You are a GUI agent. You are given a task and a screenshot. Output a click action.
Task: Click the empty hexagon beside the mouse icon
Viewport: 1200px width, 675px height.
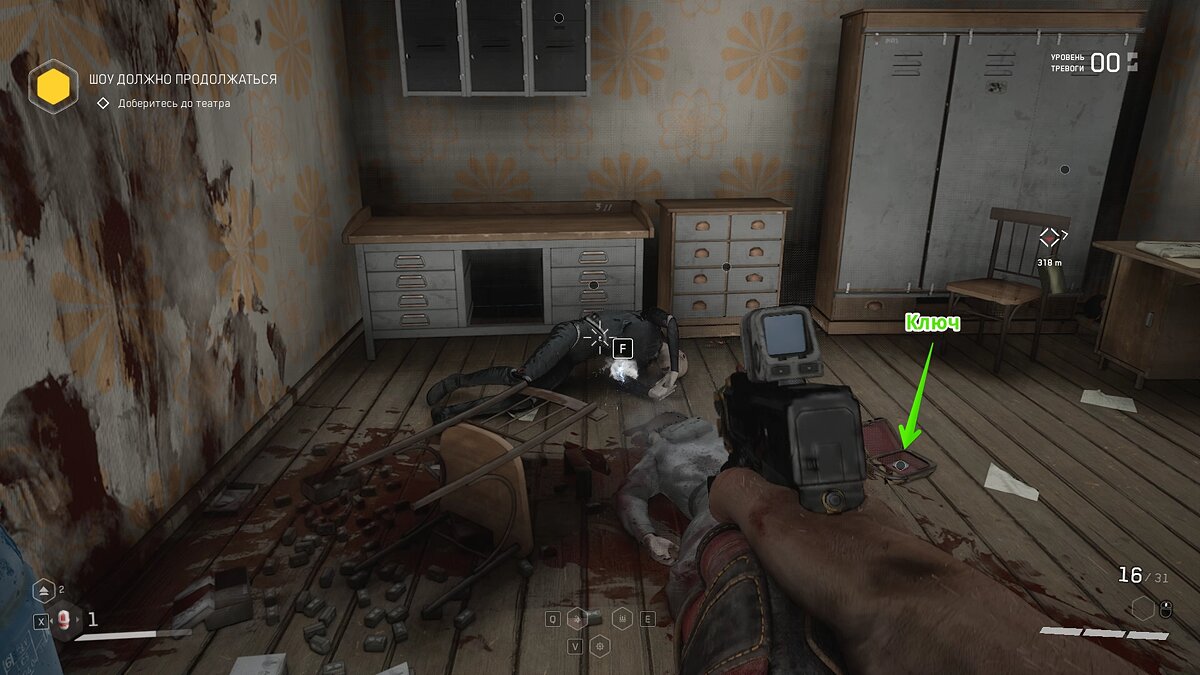pyautogui.click(x=1143, y=607)
